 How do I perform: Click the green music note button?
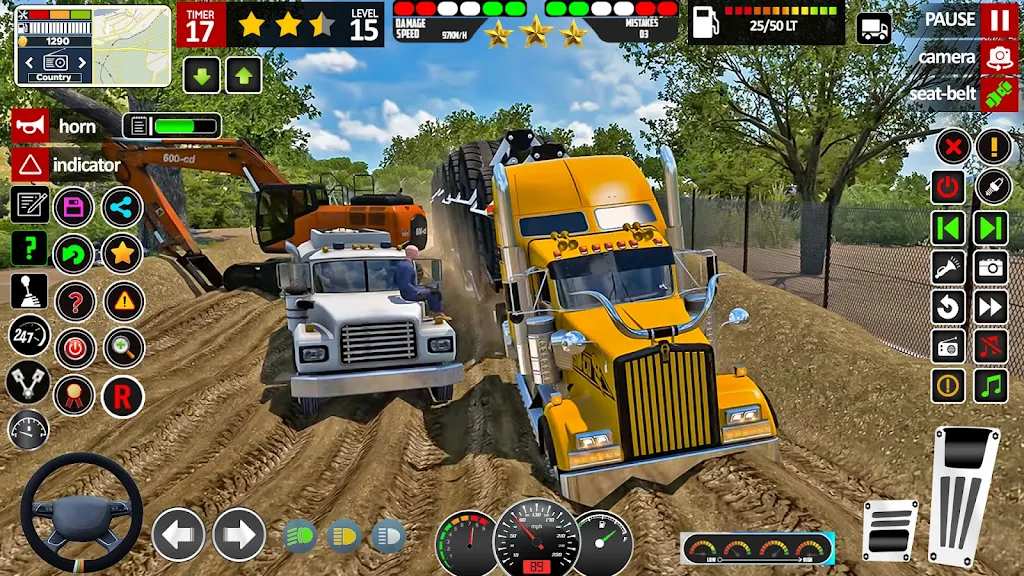coord(990,385)
